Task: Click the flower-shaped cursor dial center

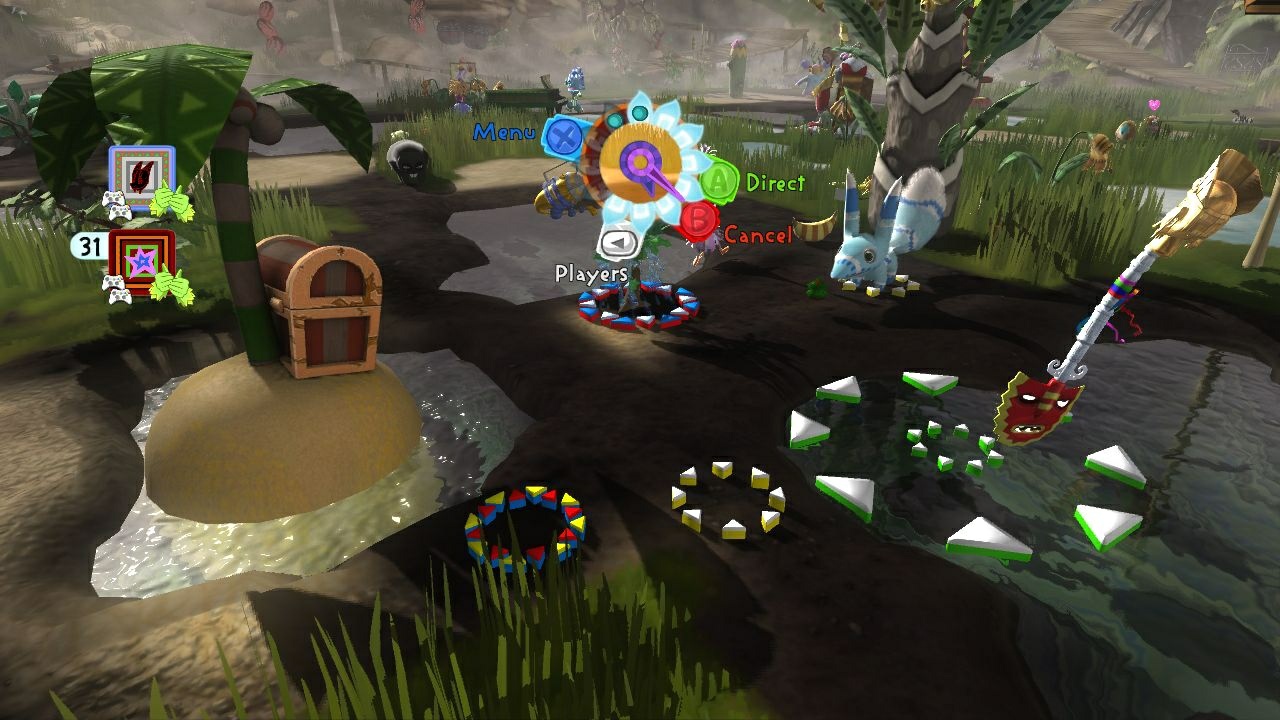Action: (639, 160)
